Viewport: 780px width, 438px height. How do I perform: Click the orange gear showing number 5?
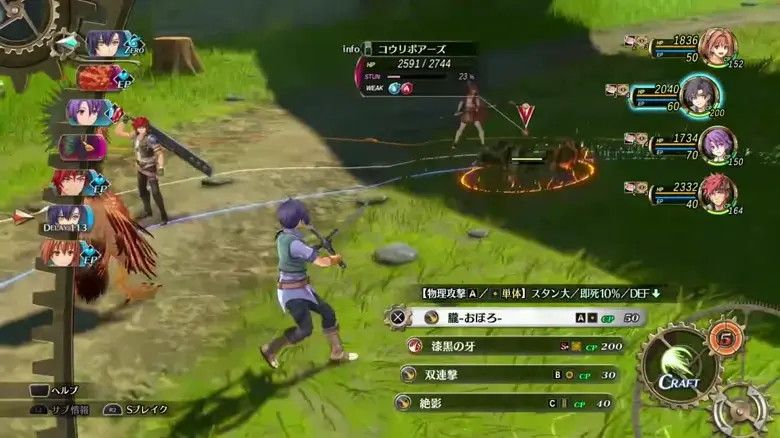725,337
